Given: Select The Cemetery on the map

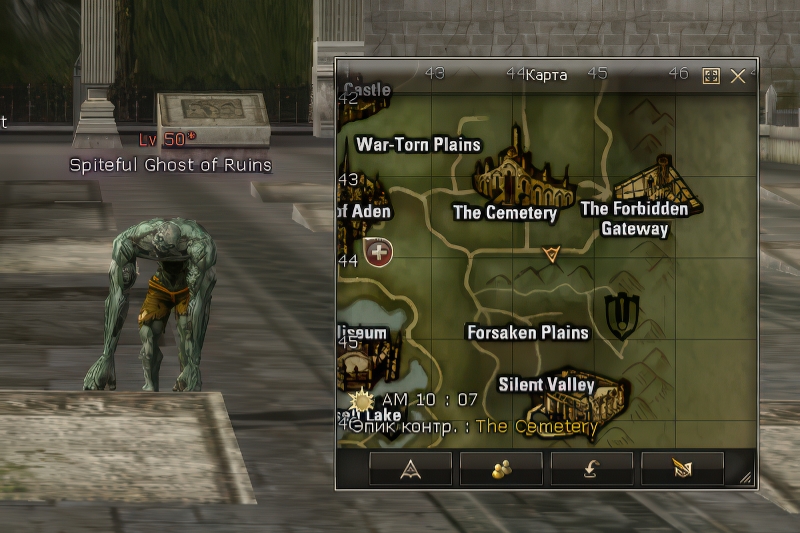Looking at the screenshot, I should click(505, 212).
